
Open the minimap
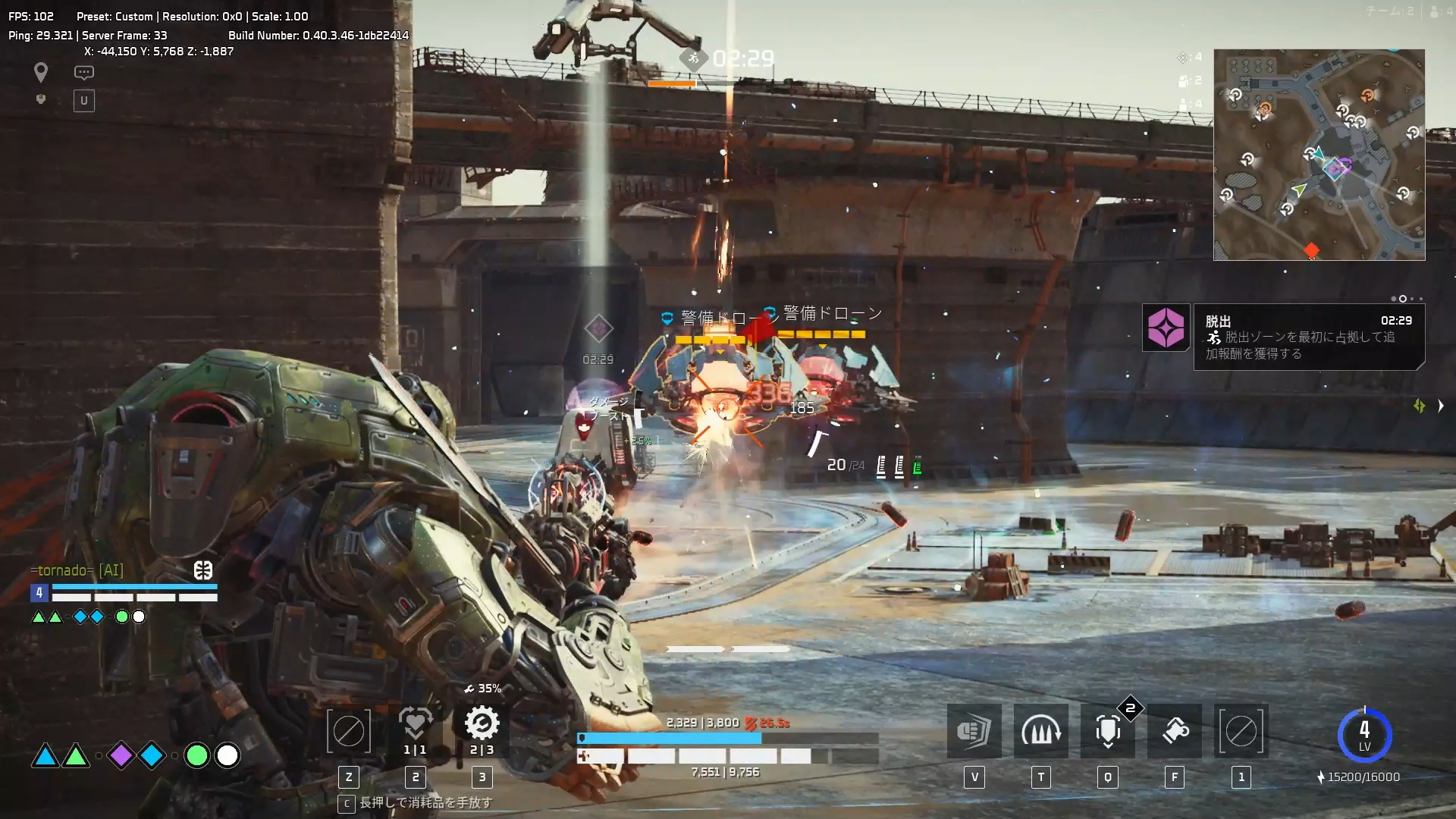(1319, 155)
